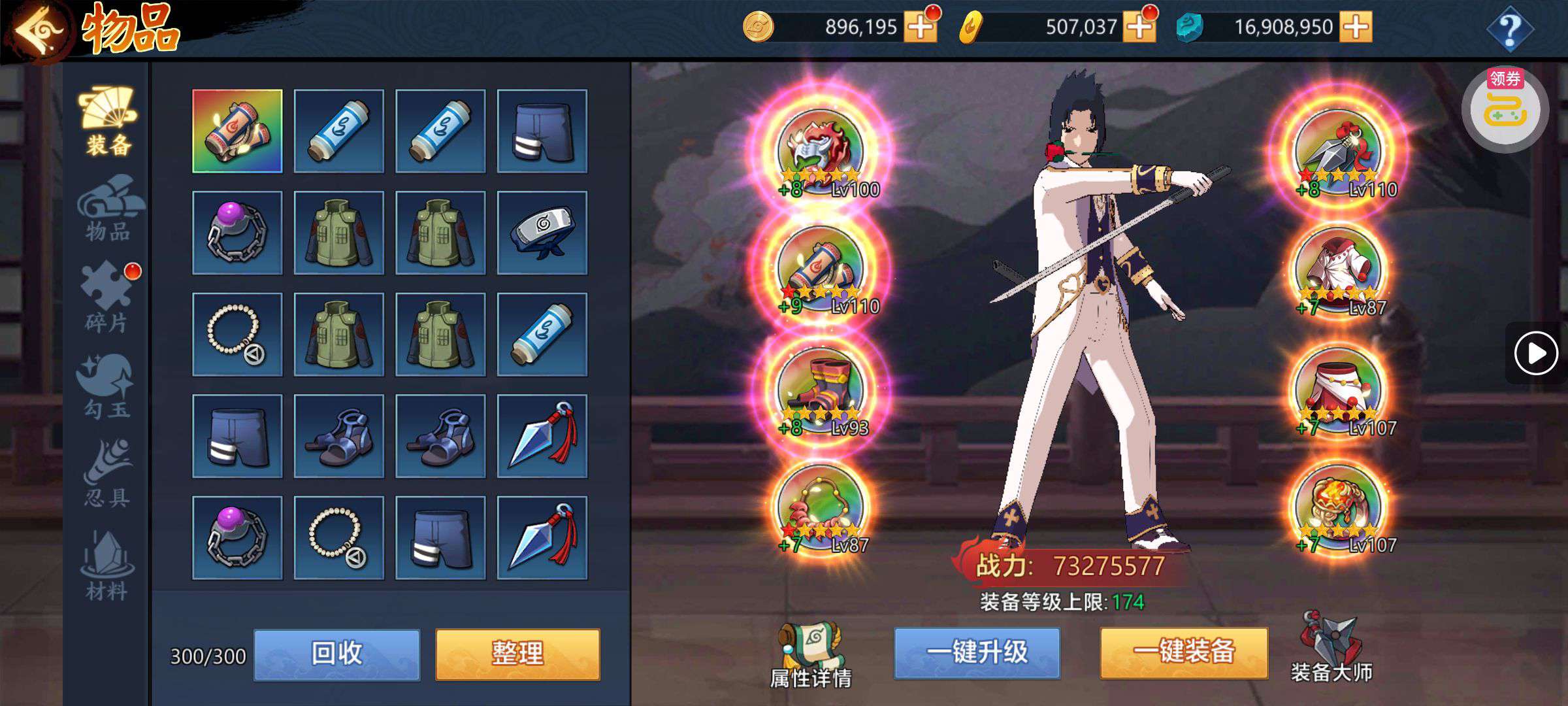Go back using the orange arrow button
The width and height of the screenshot is (1568, 706).
[38, 30]
